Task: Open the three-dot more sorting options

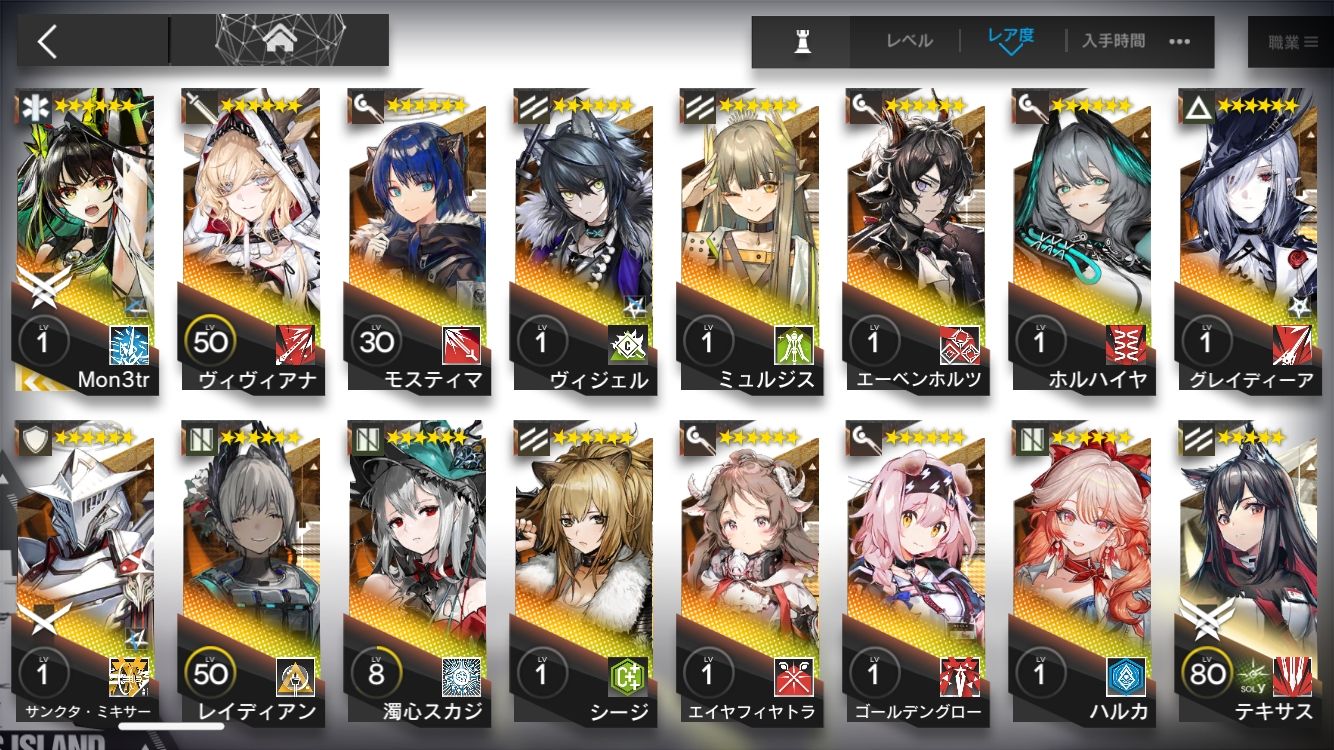Action: pos(1180,41)
